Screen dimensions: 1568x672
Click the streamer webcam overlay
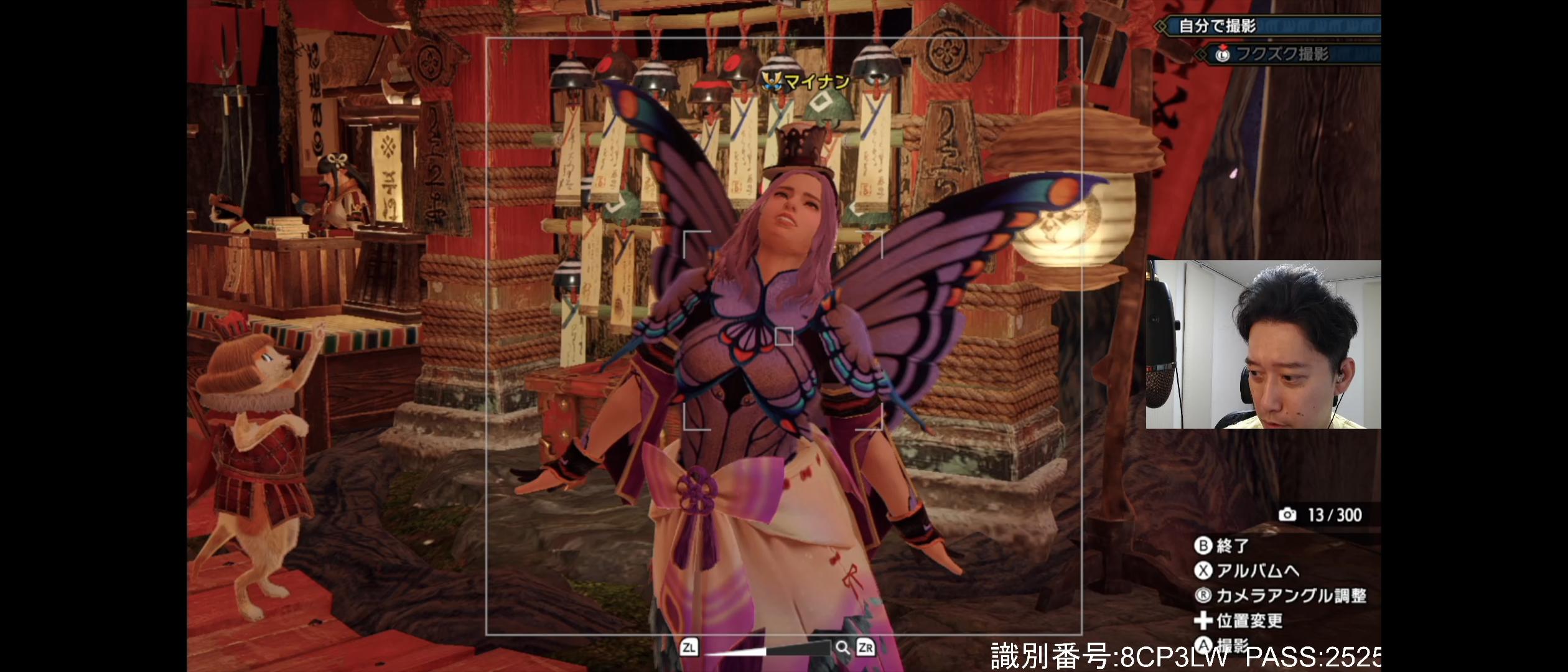click(x=1263, y=344)
